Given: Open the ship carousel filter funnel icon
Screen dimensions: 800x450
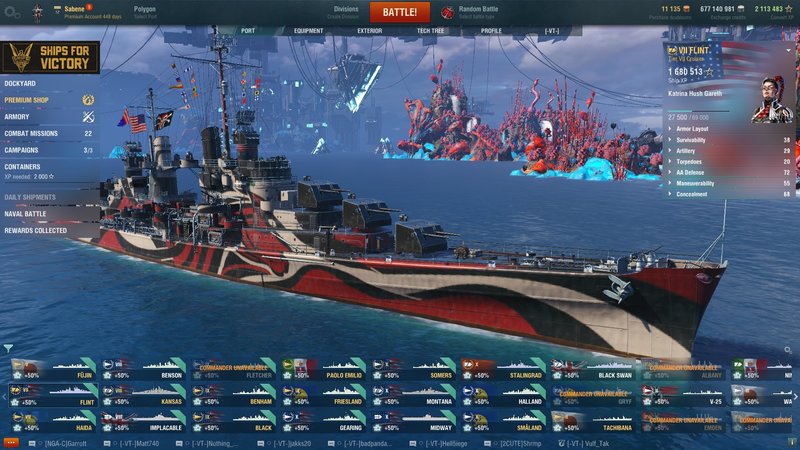Looking at the screenshot, I should coord(8,349).
